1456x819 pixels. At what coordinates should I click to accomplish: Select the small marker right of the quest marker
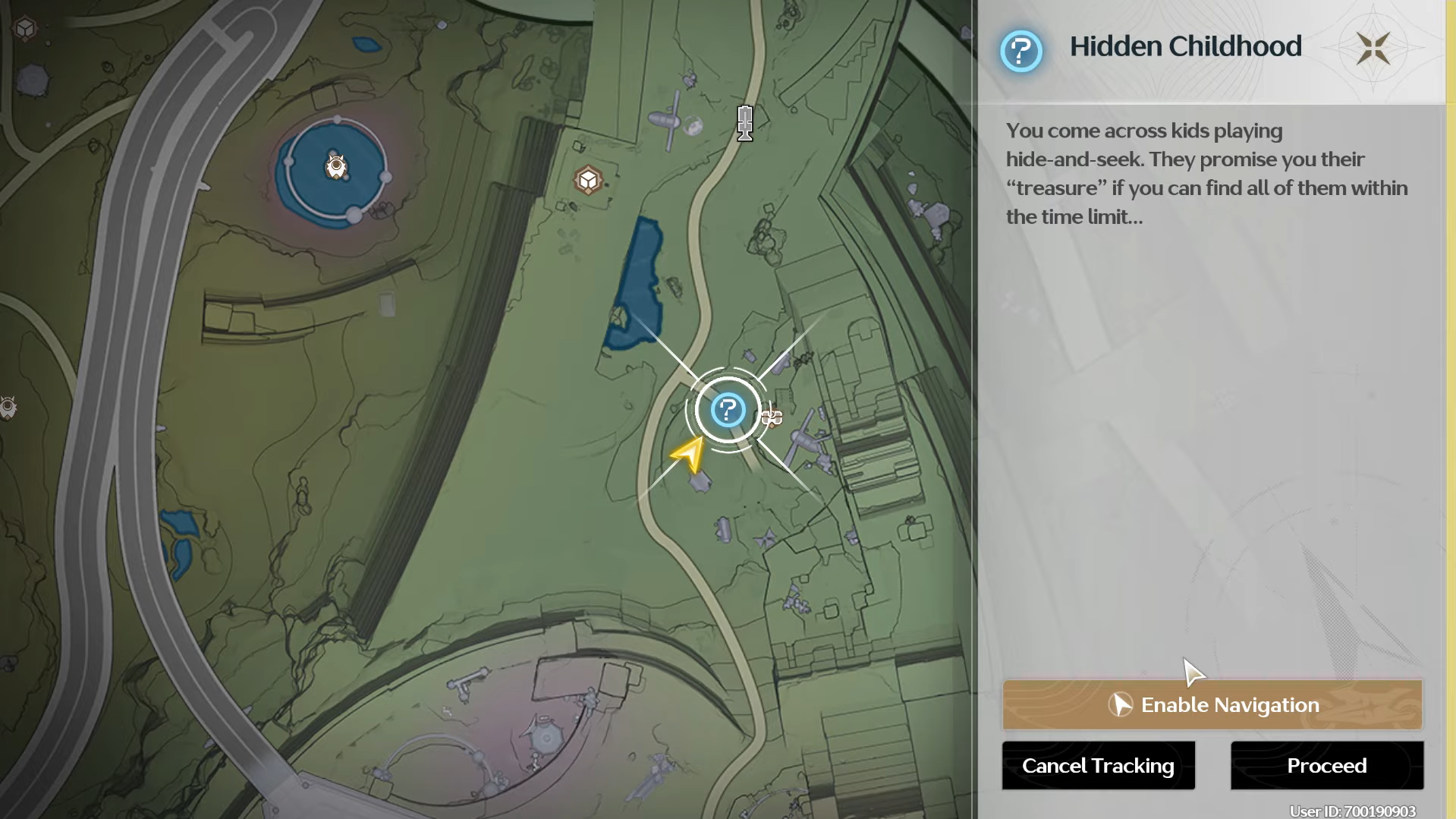[772, 417]
